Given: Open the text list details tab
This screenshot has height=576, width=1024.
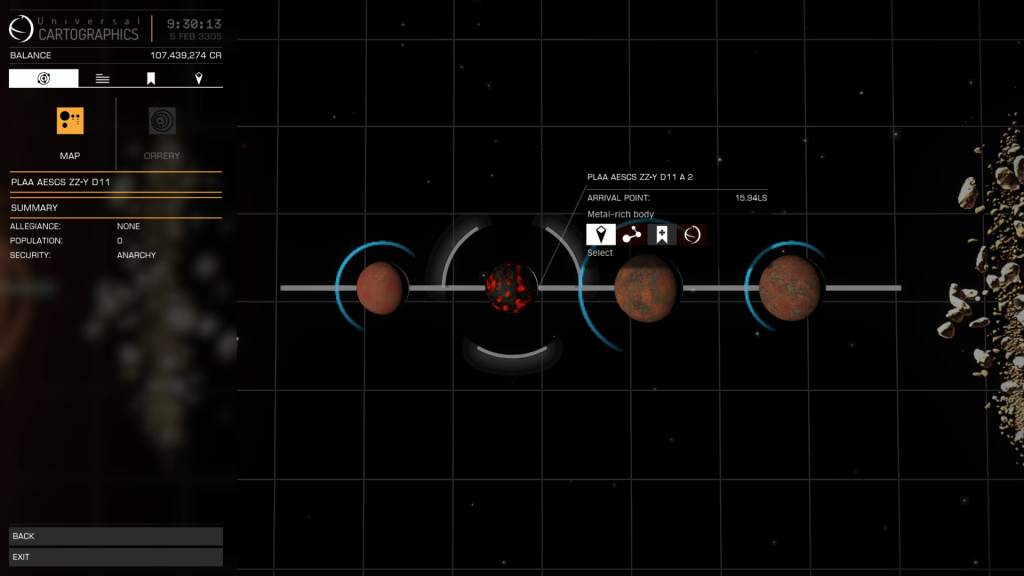Looking at the screenshot, I should (x=103, y=78).
